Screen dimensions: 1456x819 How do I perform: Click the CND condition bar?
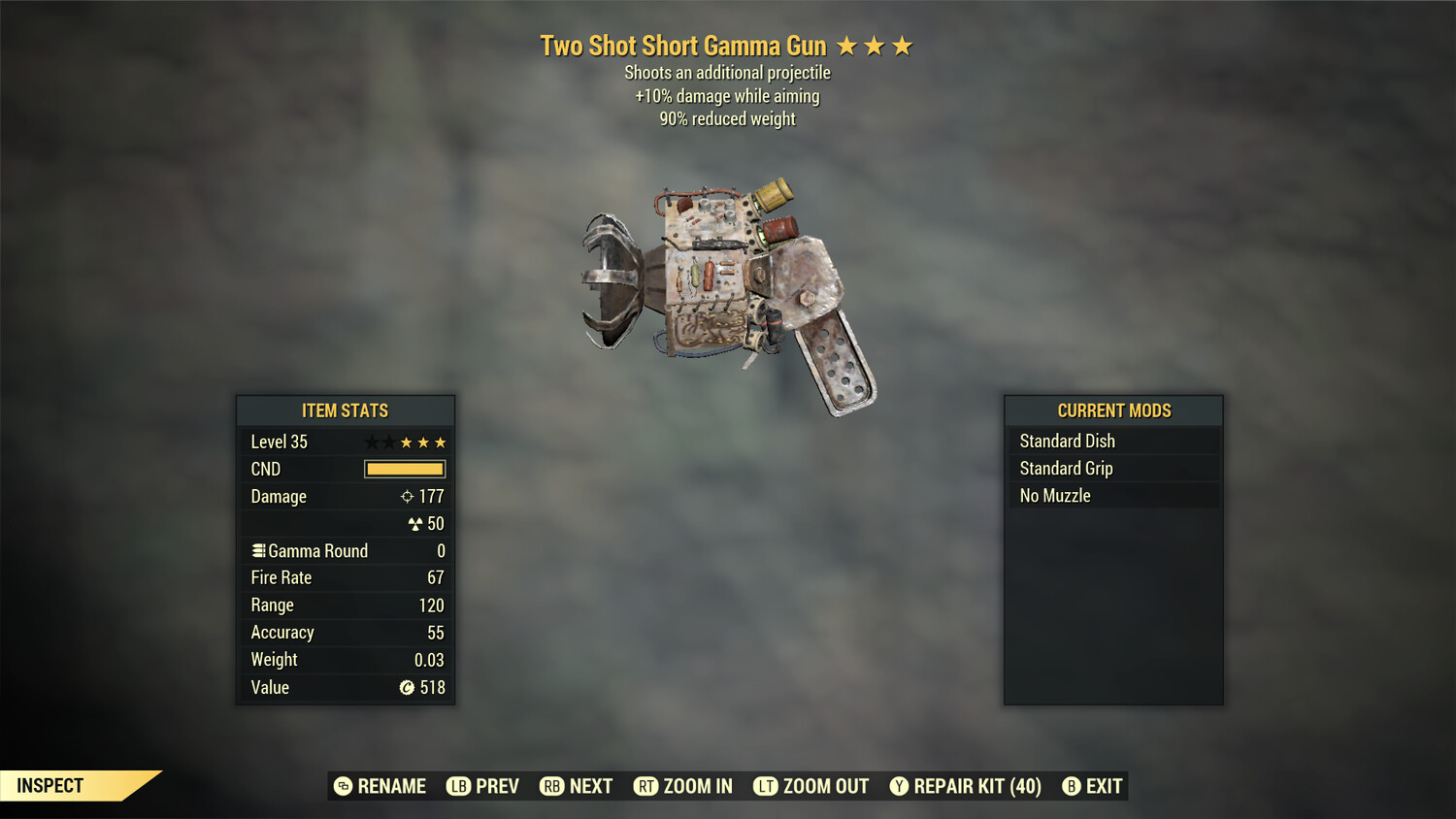(x=404, y=469)
